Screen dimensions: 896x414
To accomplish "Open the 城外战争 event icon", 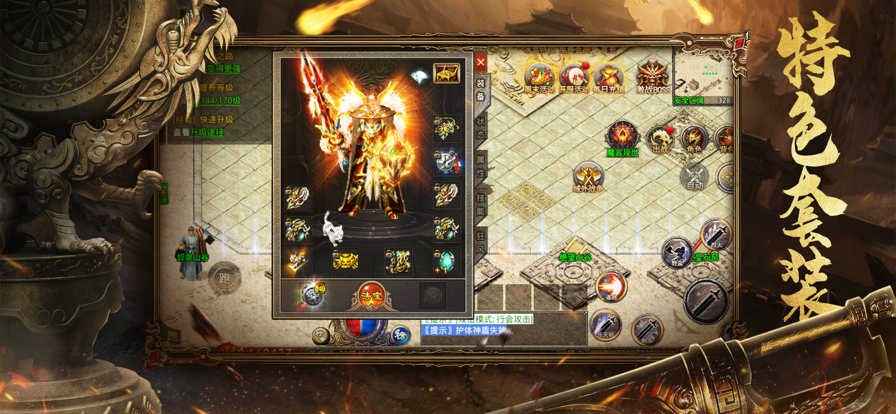I will pyautogui.click(x=587, y=179).
